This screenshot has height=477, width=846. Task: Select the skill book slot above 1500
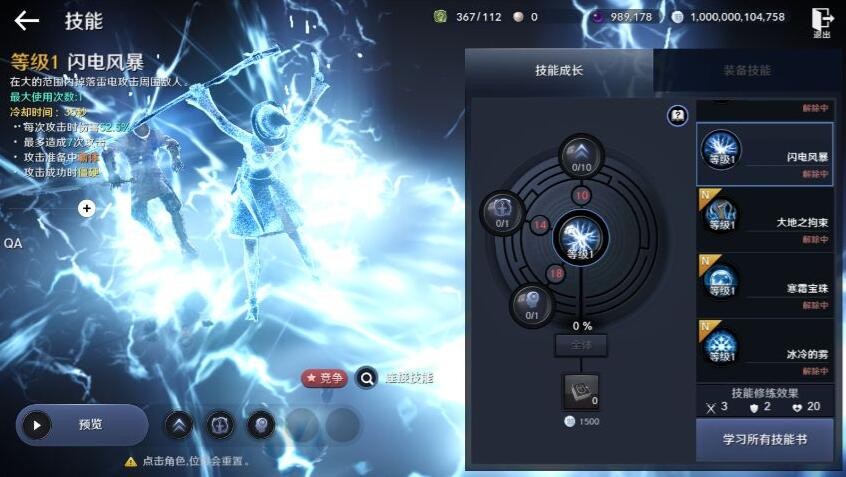(581, 392)
